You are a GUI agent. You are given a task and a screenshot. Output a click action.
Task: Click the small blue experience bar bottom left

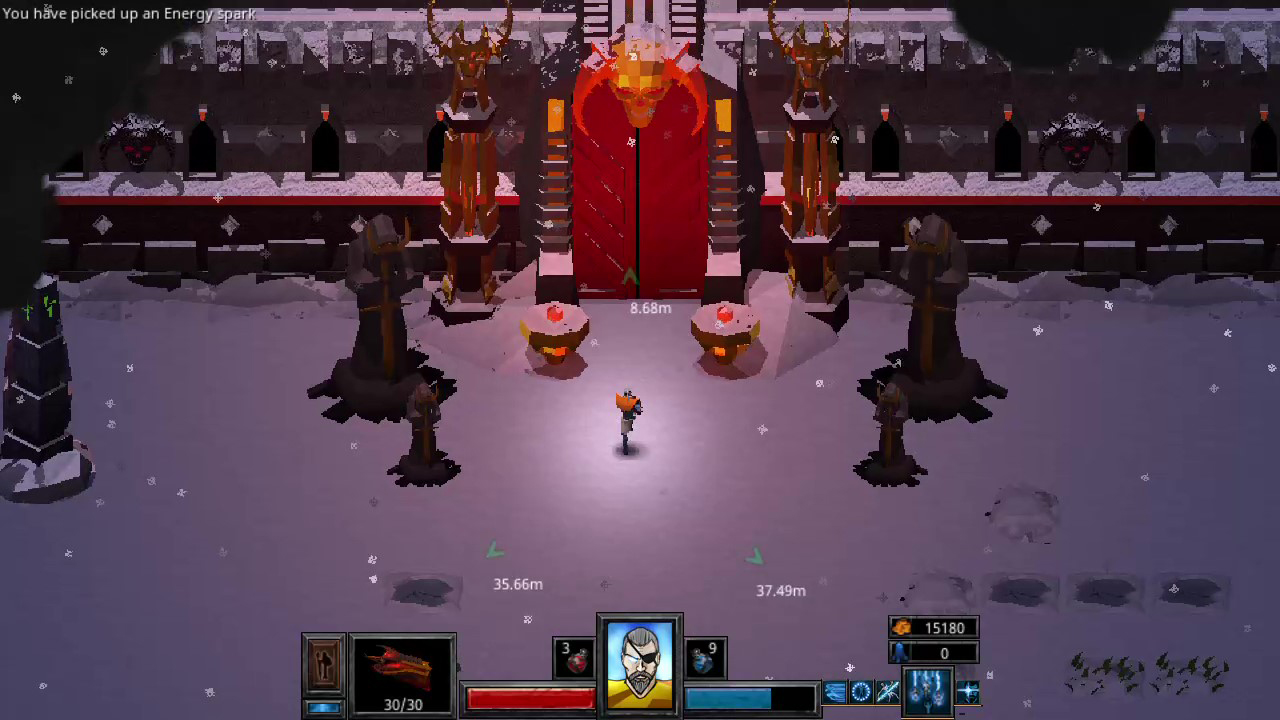[x=323, y=707]
